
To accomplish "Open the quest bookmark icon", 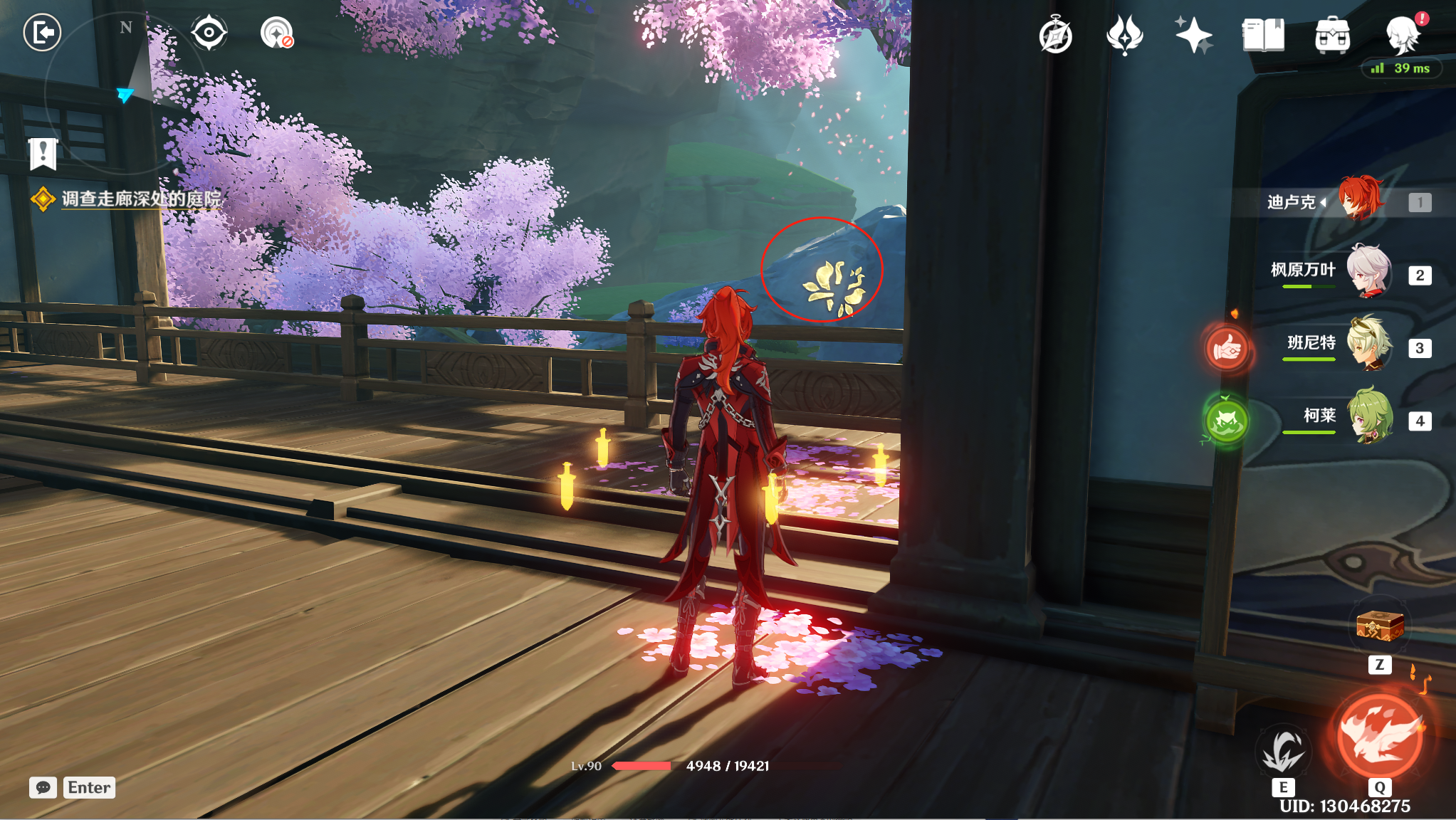I will point(43,153).
